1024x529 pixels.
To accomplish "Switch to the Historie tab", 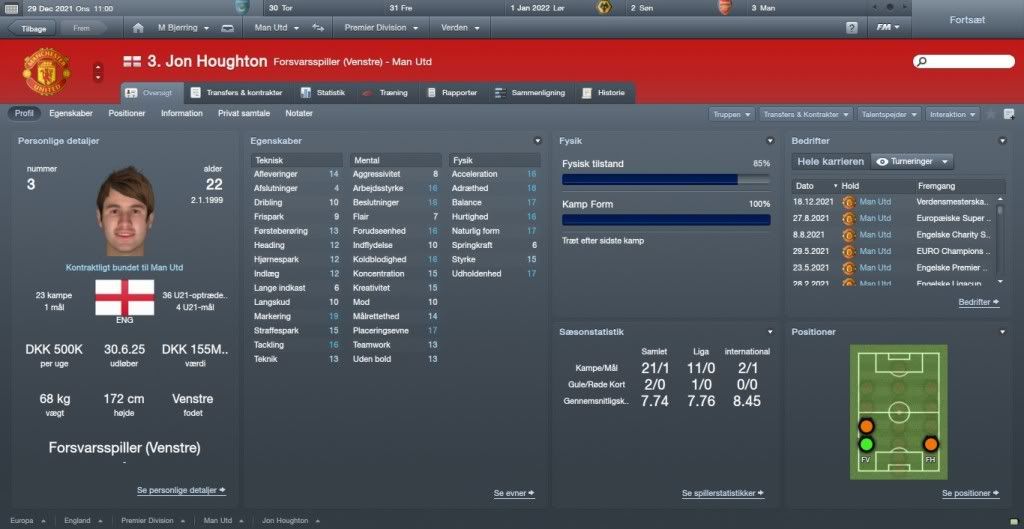I will pyautogui.click(x=604, y=93).
